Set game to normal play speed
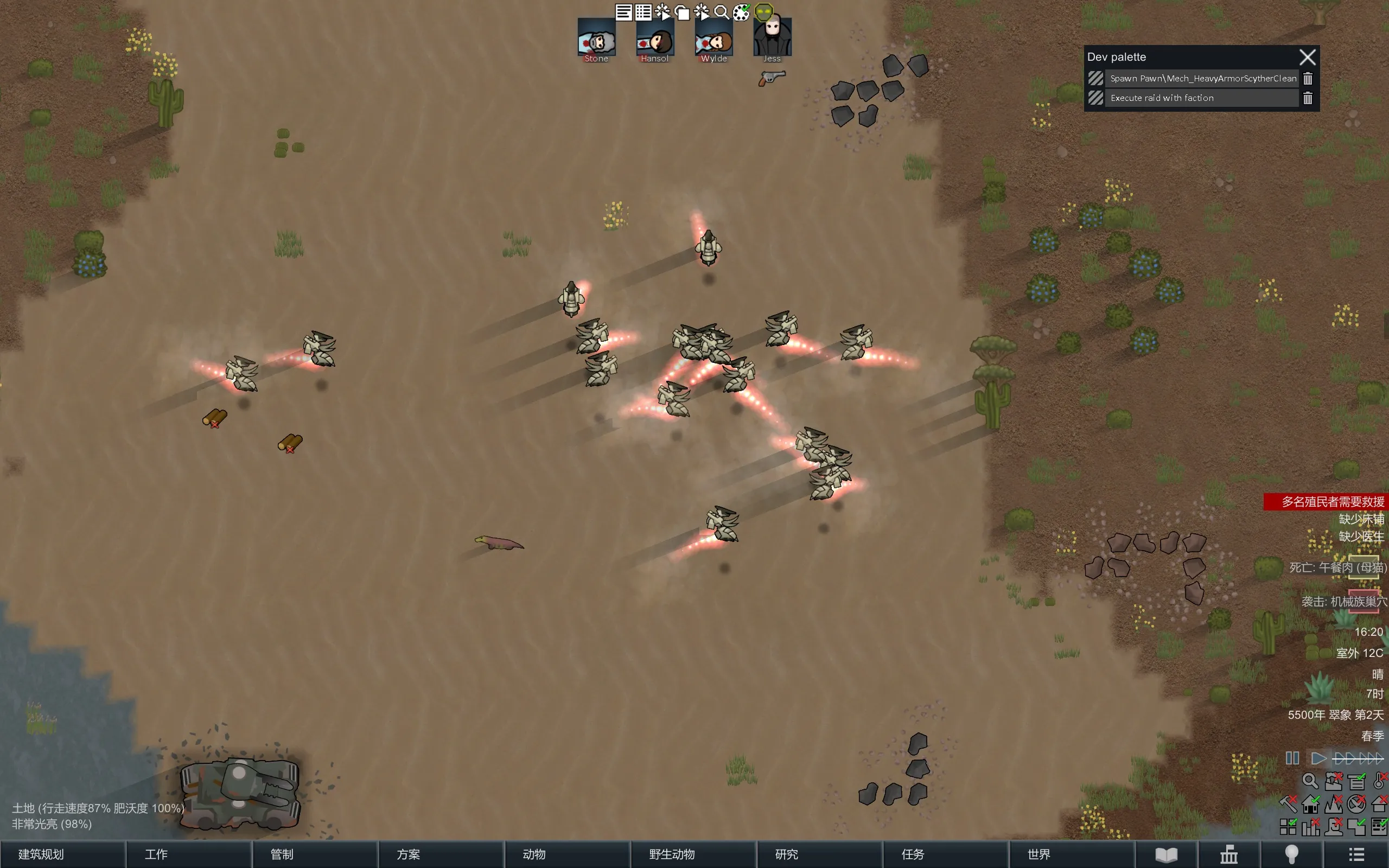The image size is (1389, 868). coord(1319,758)
